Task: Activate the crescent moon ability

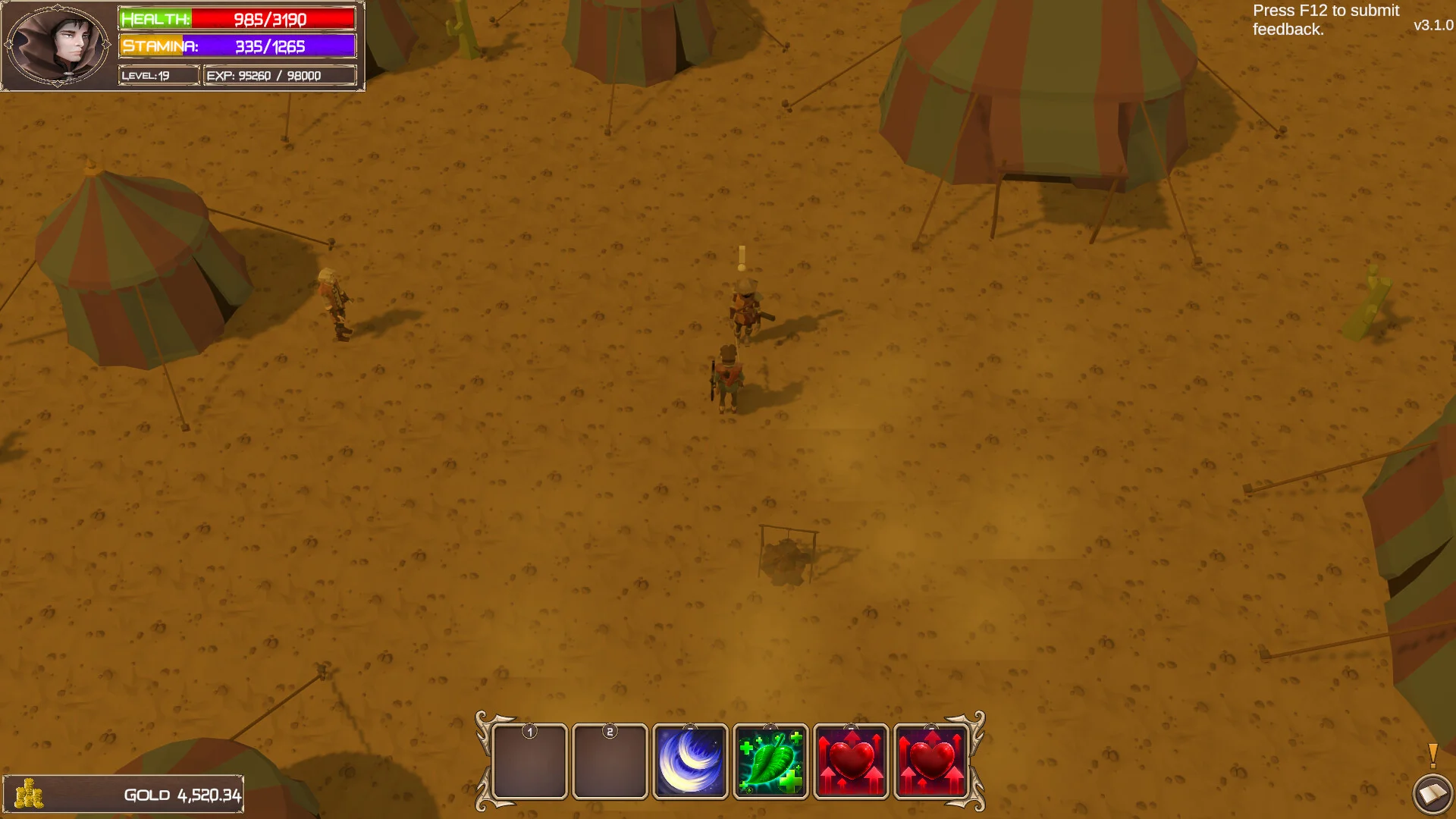Action: pos(690,761)
